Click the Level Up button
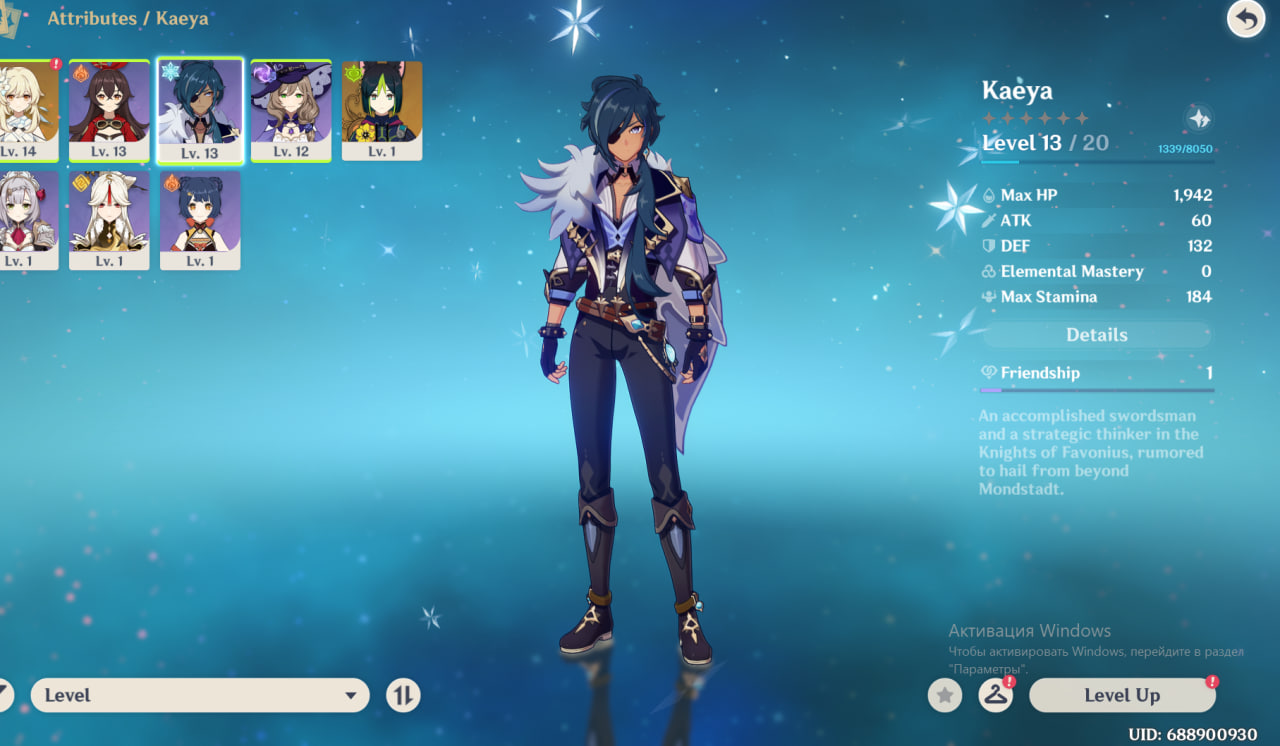 (1122, 695)
